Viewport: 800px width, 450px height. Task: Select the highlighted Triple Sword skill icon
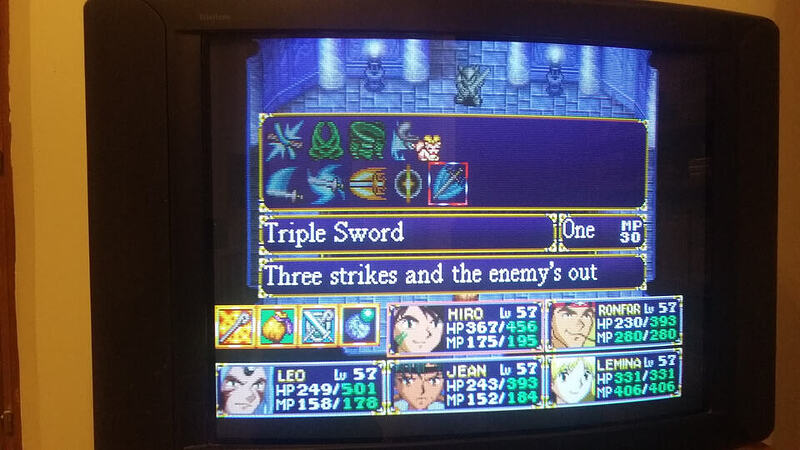(446, 182)
